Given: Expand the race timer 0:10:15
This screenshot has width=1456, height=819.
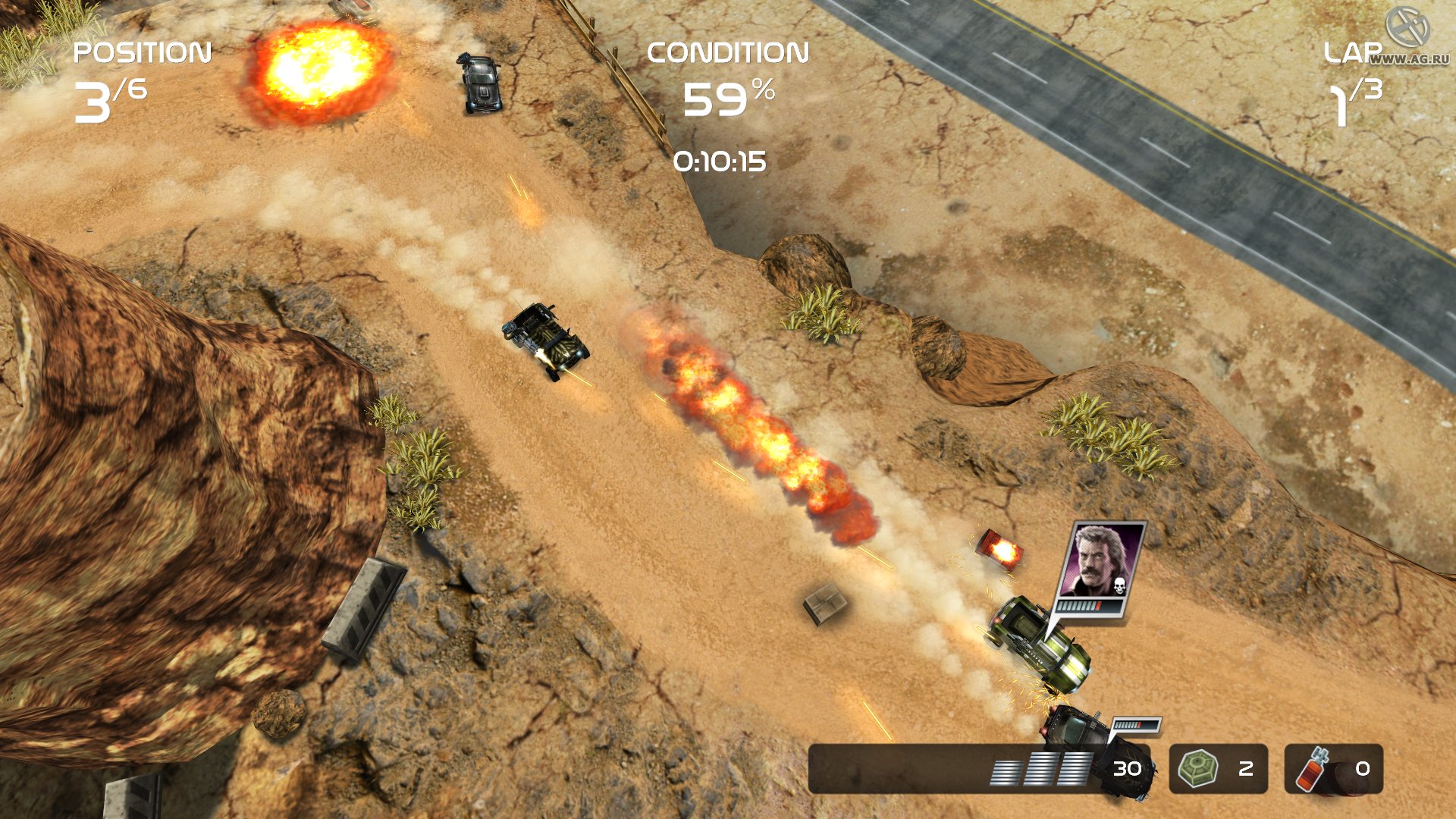Looking at the screenshot, I should [x=721, y=159].
